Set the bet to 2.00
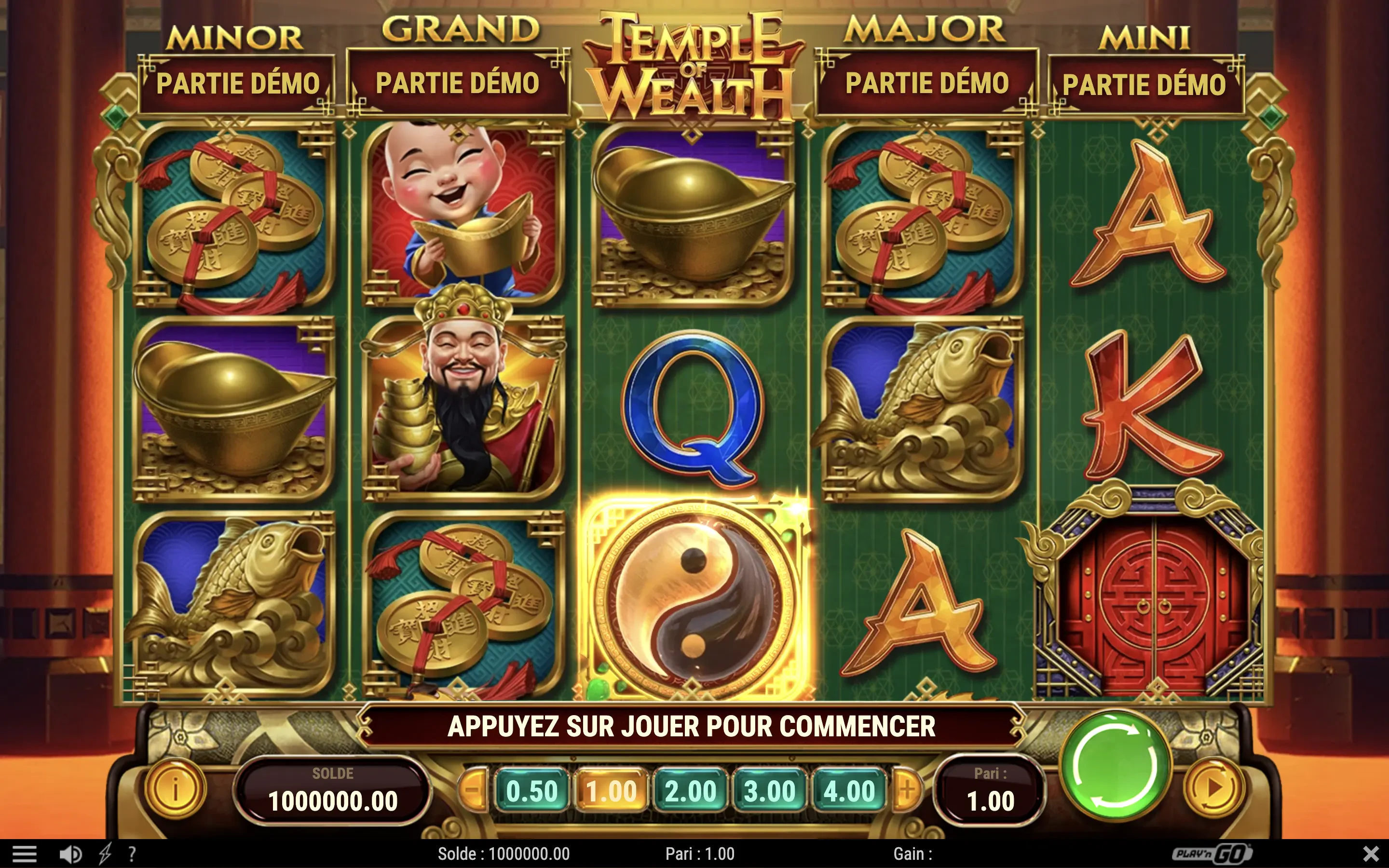Screen dimensions: 1389x868 [691, 791]
